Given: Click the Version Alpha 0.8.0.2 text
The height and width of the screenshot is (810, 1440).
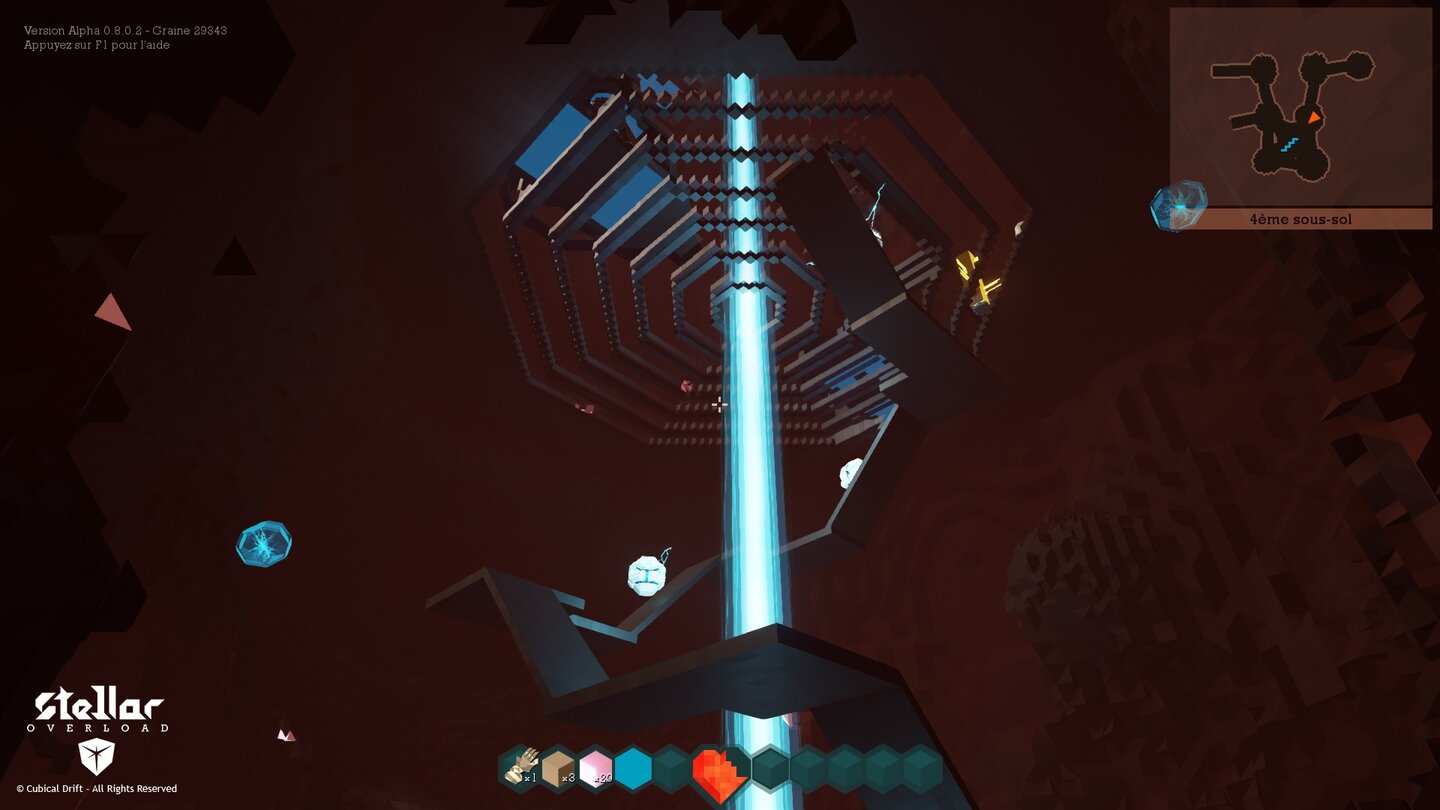Looking at the screenshot, I should point(125,30).
